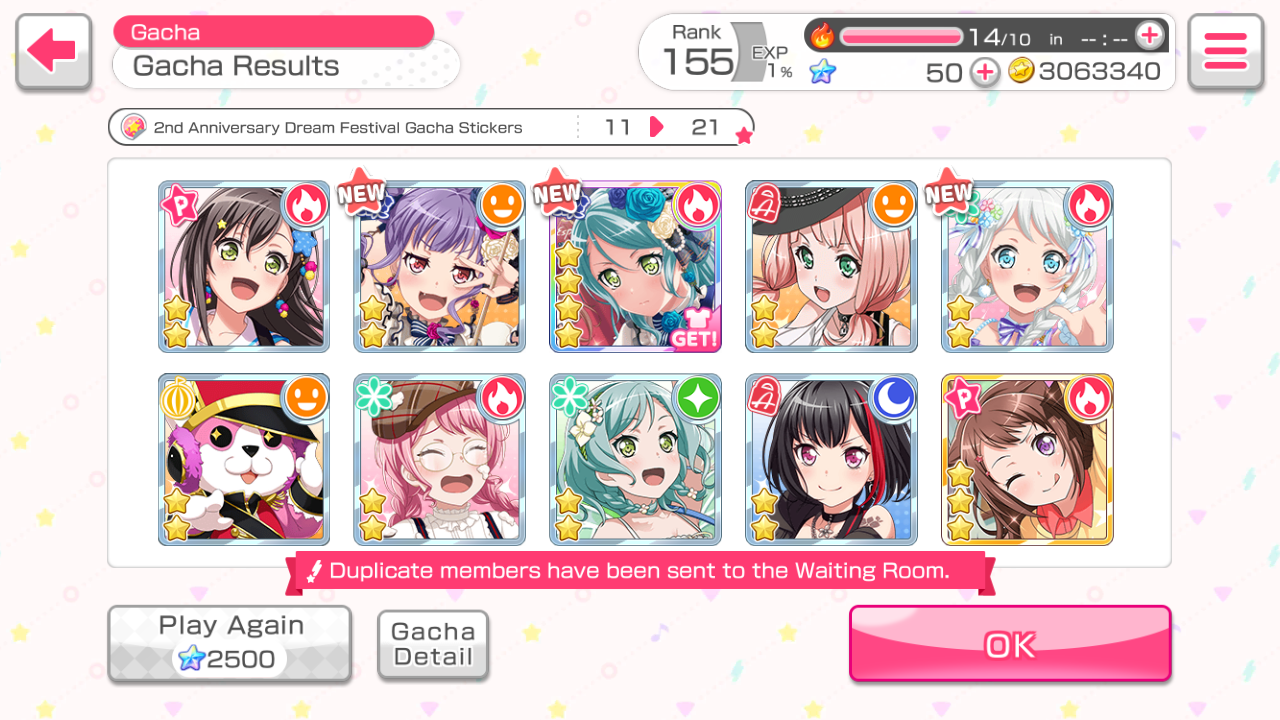Select the teal-haired three-star card with GET badge
The image size is (1280, 720).
click(635, 266)
